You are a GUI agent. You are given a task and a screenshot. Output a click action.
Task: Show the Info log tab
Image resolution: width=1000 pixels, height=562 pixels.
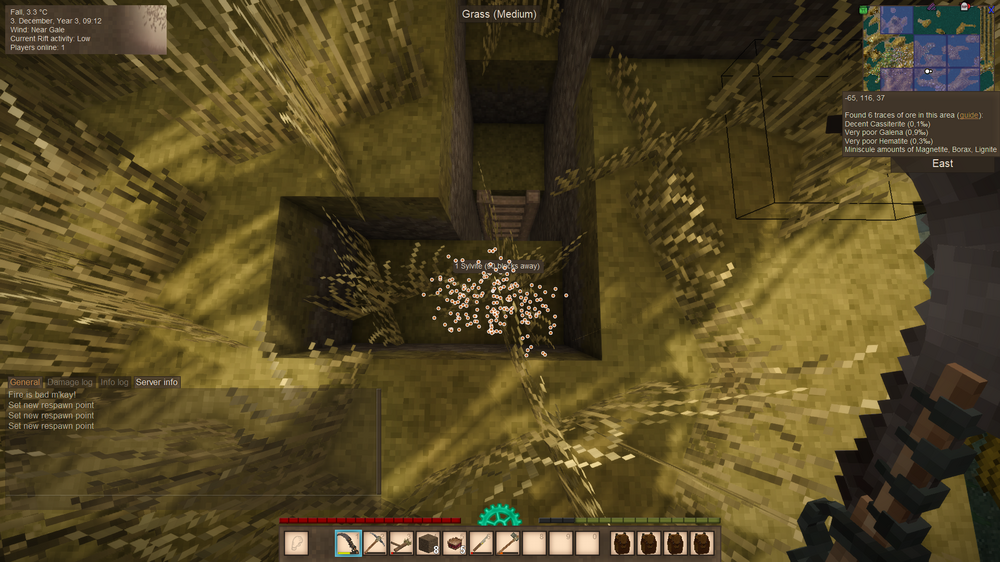(114, 382)
